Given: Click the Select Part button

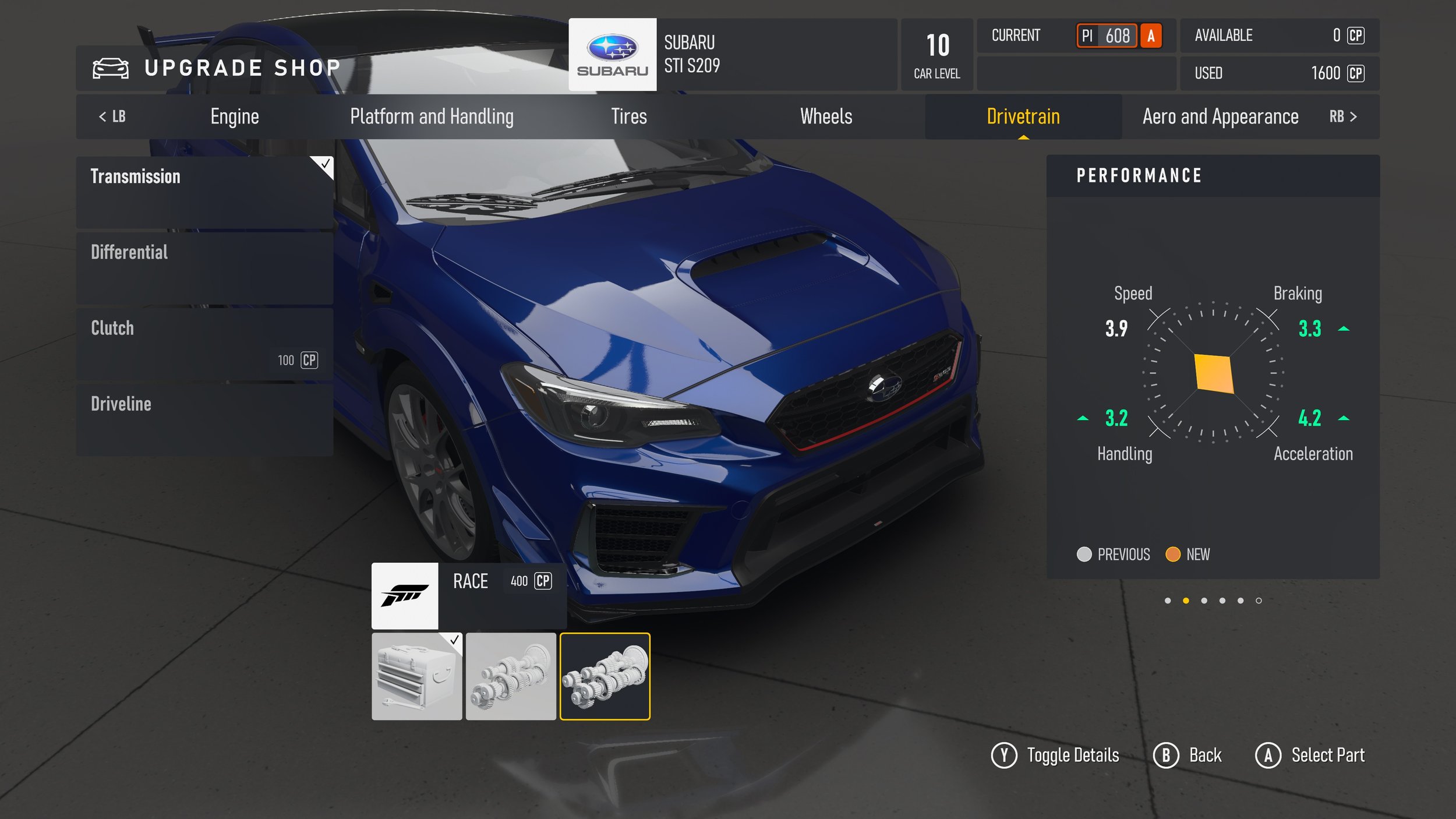Looking at the screenshot, I should (x=1310, y=756).
